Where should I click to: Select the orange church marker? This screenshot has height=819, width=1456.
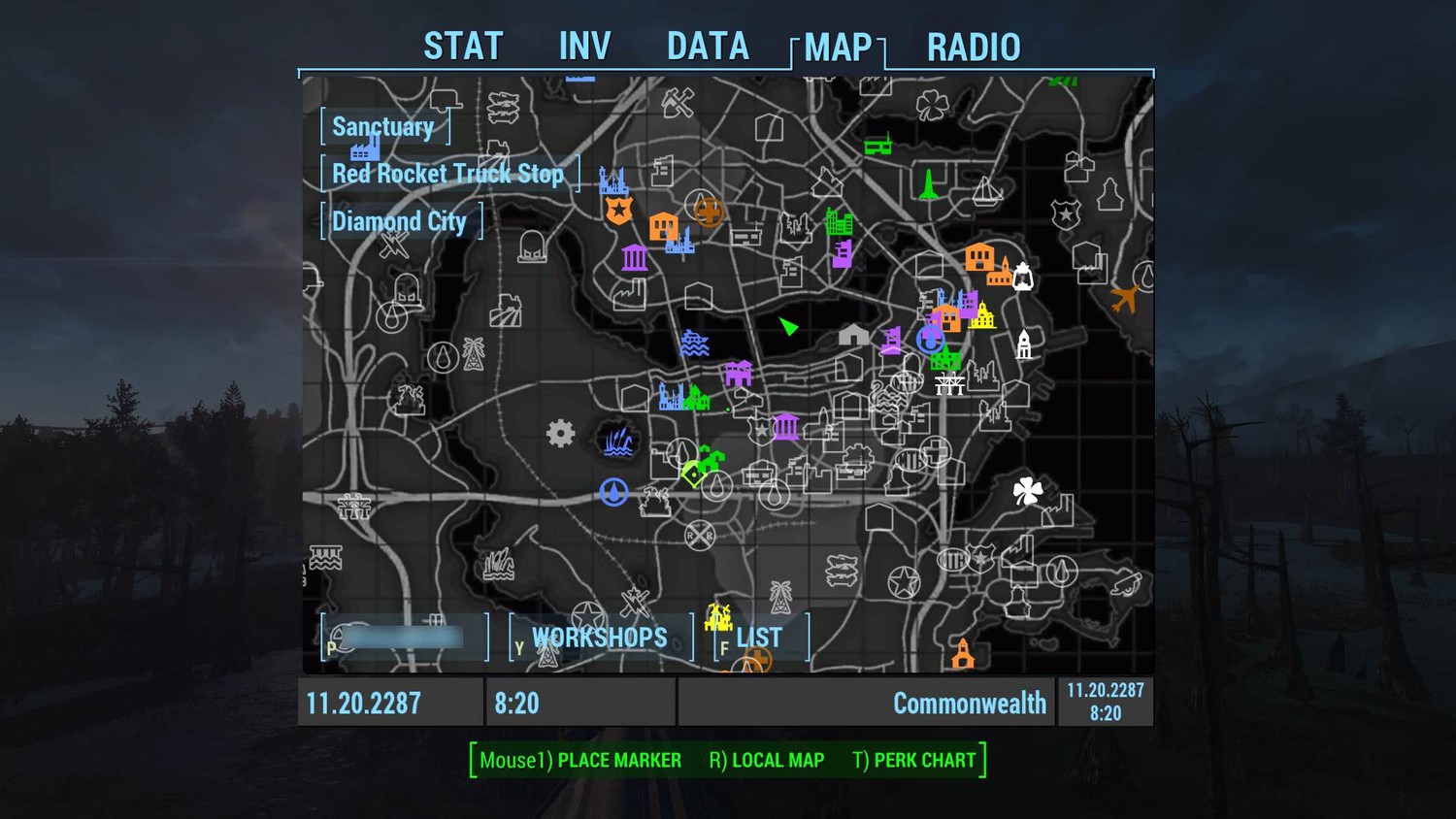click(x=962, y=653)
